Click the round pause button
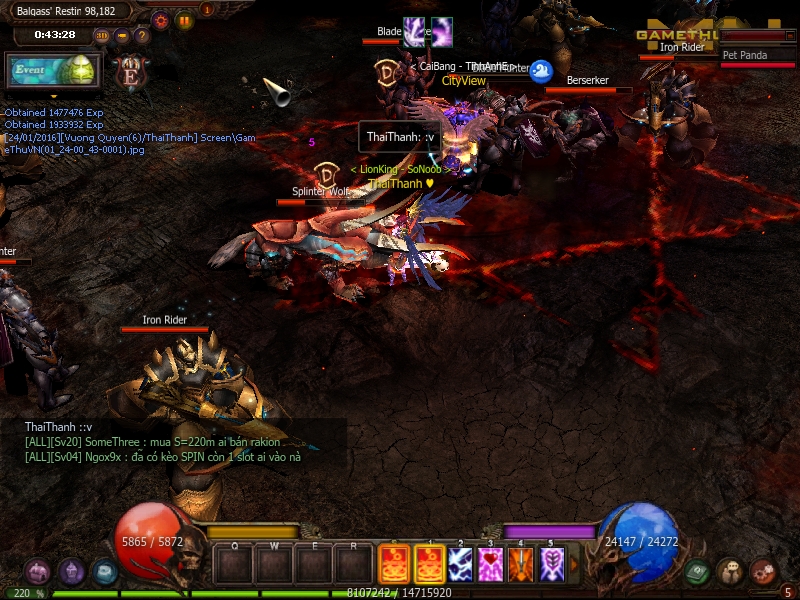 [184, 19]
